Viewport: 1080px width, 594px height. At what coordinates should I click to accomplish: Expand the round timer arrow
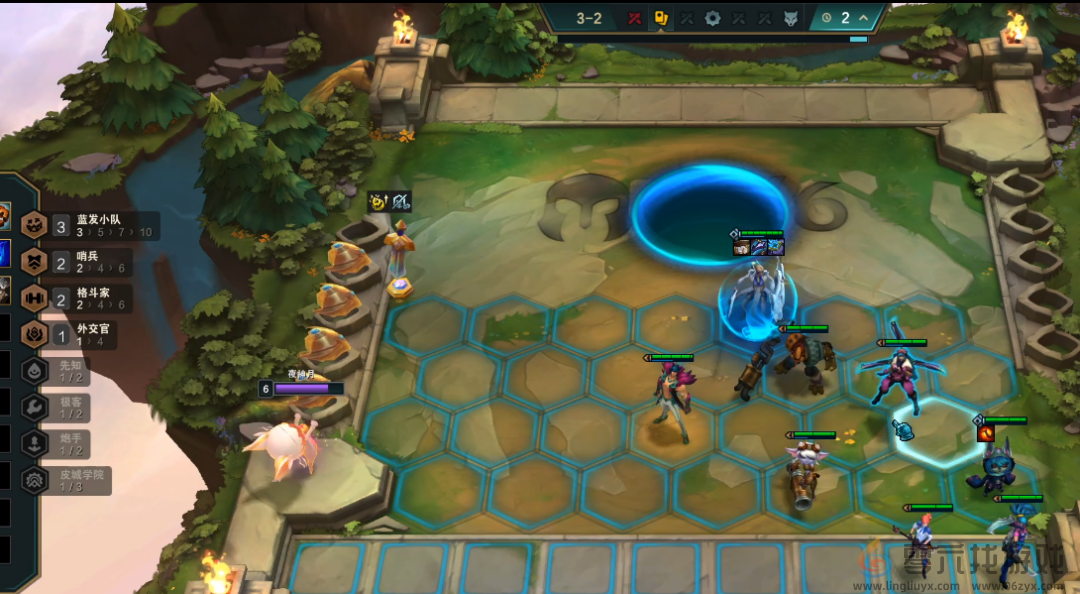864,18
